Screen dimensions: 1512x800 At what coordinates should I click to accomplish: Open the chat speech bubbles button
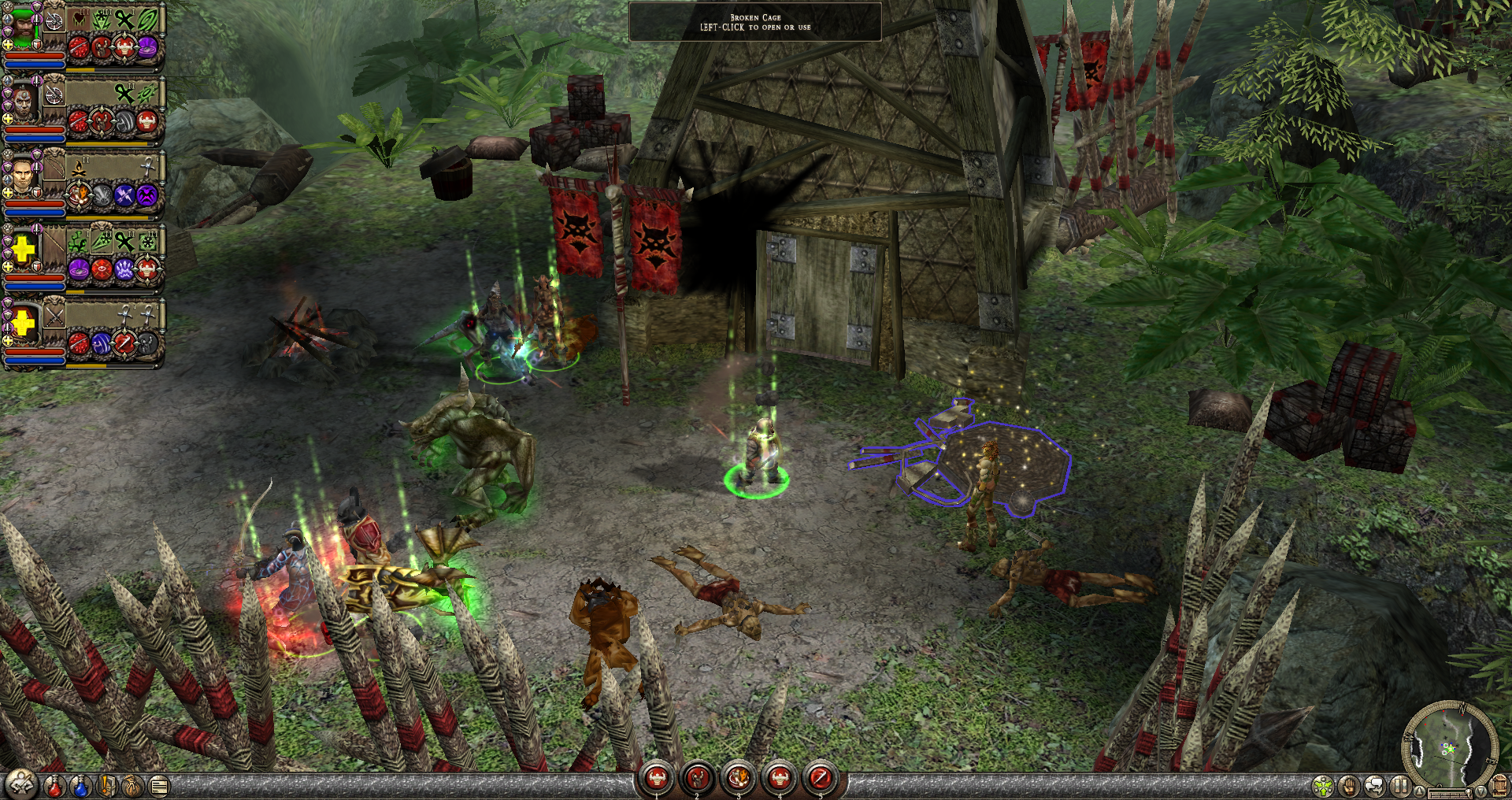click(1375, 786)
